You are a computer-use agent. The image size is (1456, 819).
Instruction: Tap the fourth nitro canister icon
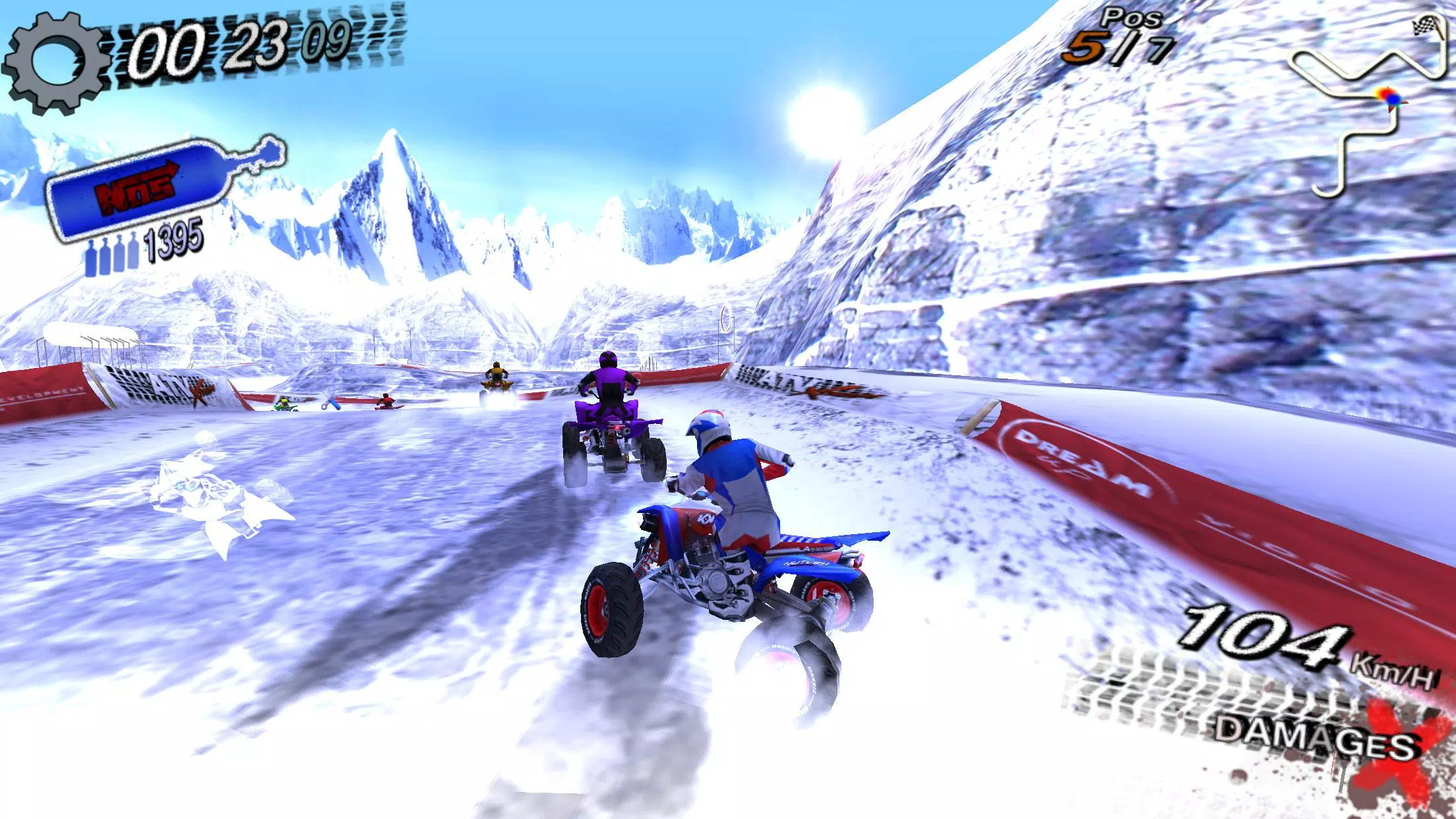coord(132,257)
